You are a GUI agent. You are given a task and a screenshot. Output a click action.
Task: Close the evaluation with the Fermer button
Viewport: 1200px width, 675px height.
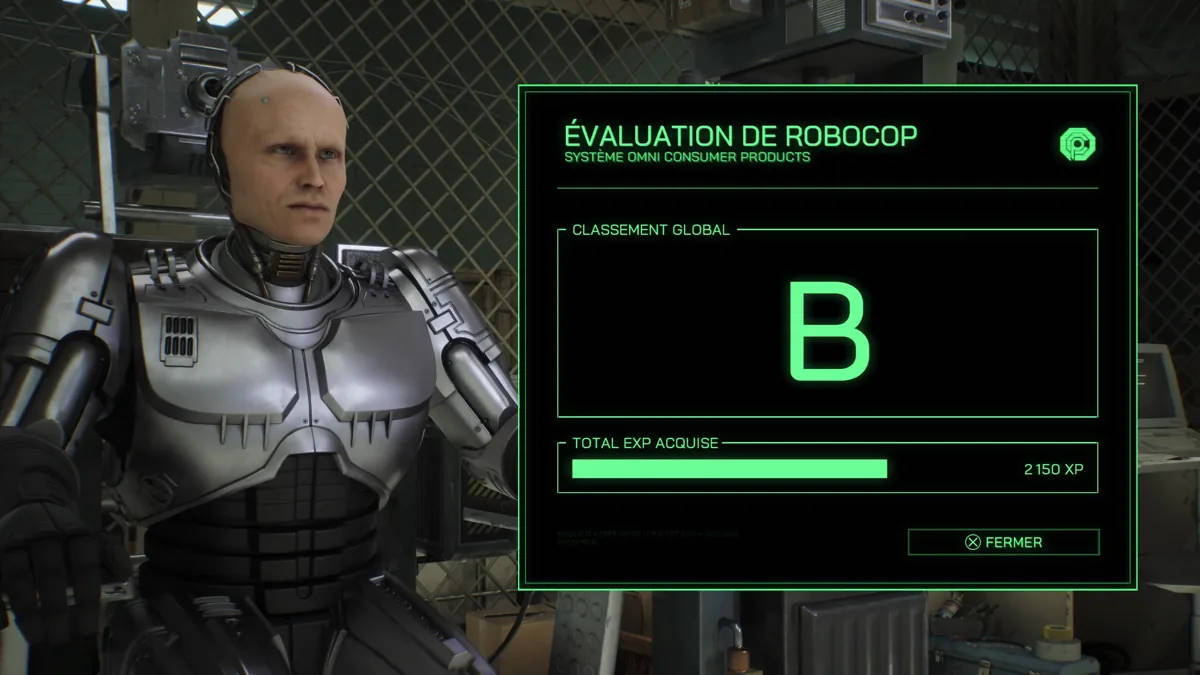pos(1003,542)
